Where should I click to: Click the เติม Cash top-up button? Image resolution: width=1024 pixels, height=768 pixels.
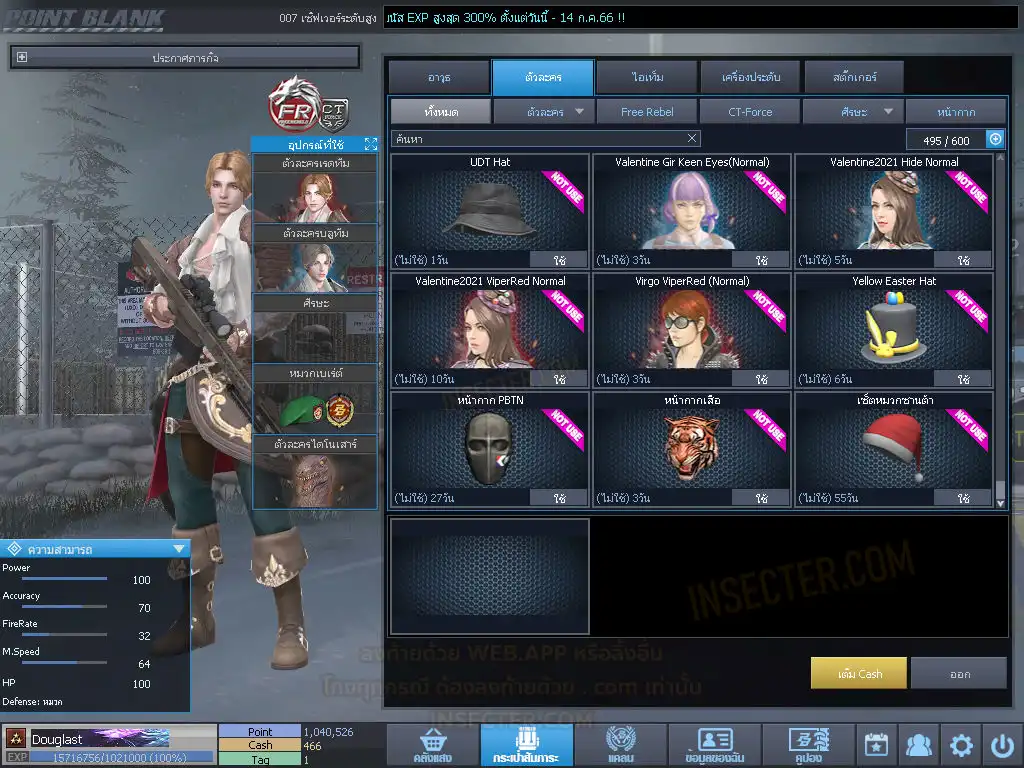[859, 674]
